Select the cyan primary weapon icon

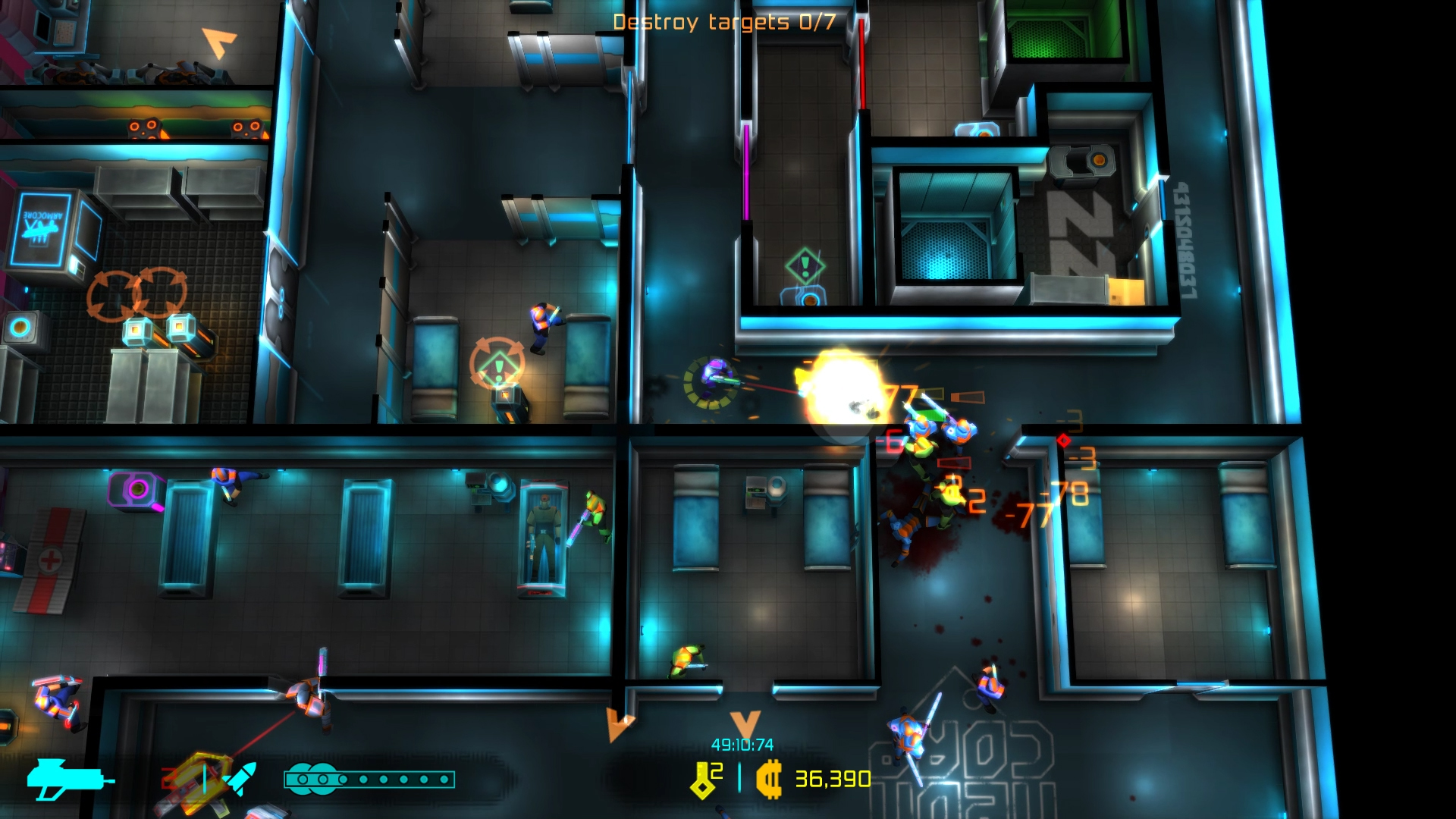pos(68,779)
